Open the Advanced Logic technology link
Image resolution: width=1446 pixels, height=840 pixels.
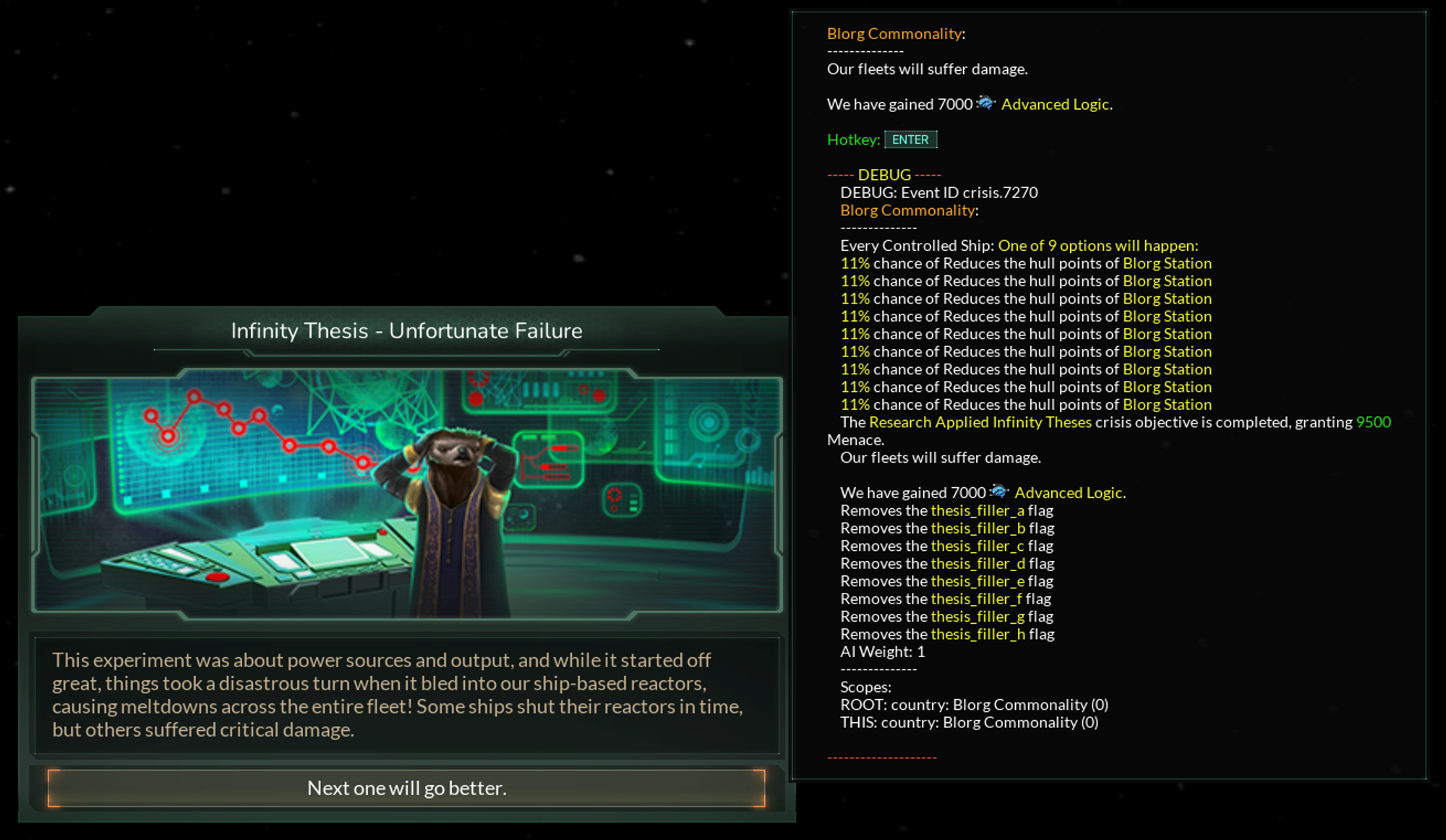coord(1056,104)
